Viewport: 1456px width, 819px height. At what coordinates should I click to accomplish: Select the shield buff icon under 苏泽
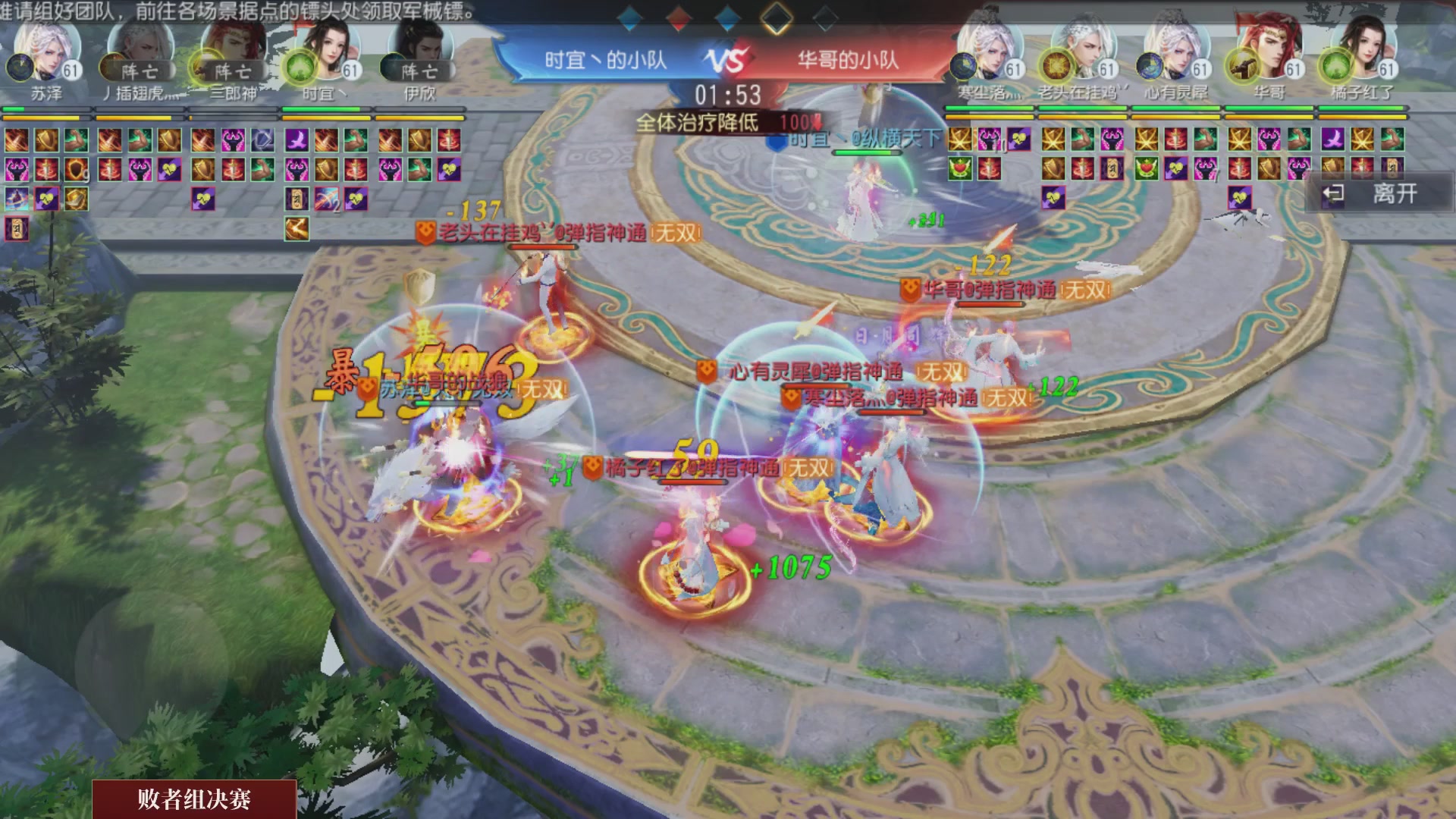(x=48, y=140)
